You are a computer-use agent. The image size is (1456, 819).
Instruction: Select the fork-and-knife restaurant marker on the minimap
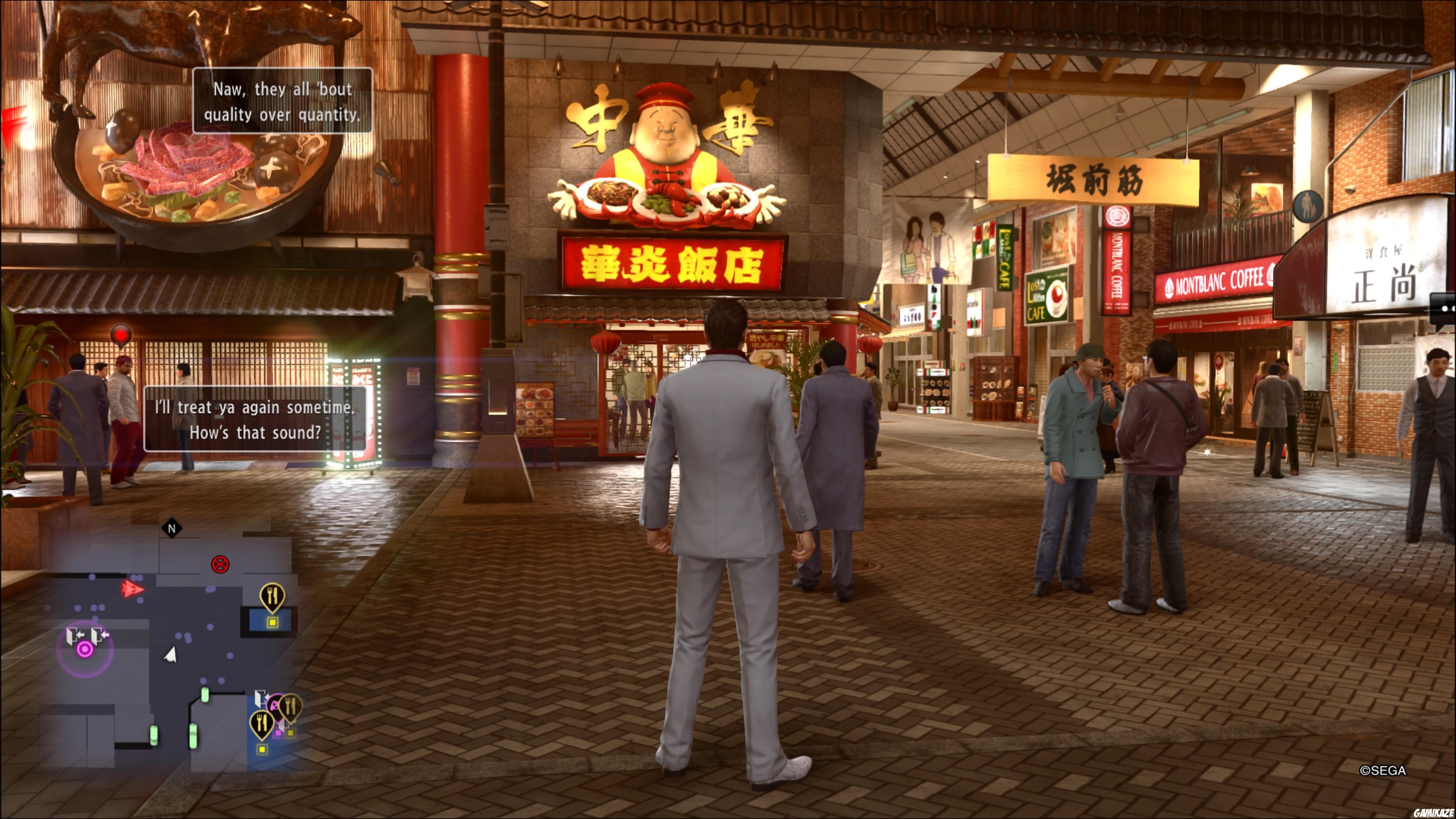[272, 595]
